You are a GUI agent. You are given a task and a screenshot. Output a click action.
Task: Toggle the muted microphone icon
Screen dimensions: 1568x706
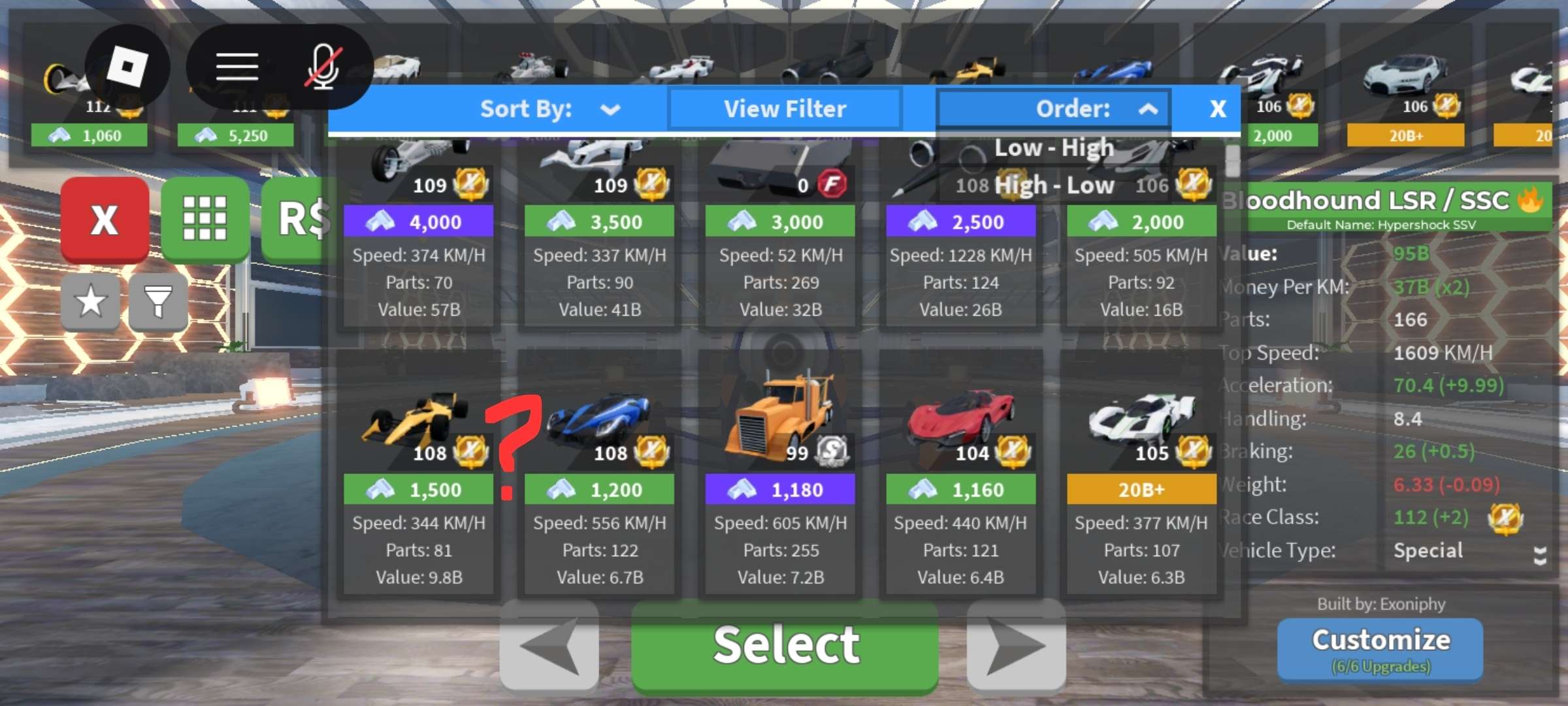[x=323, y=67]
